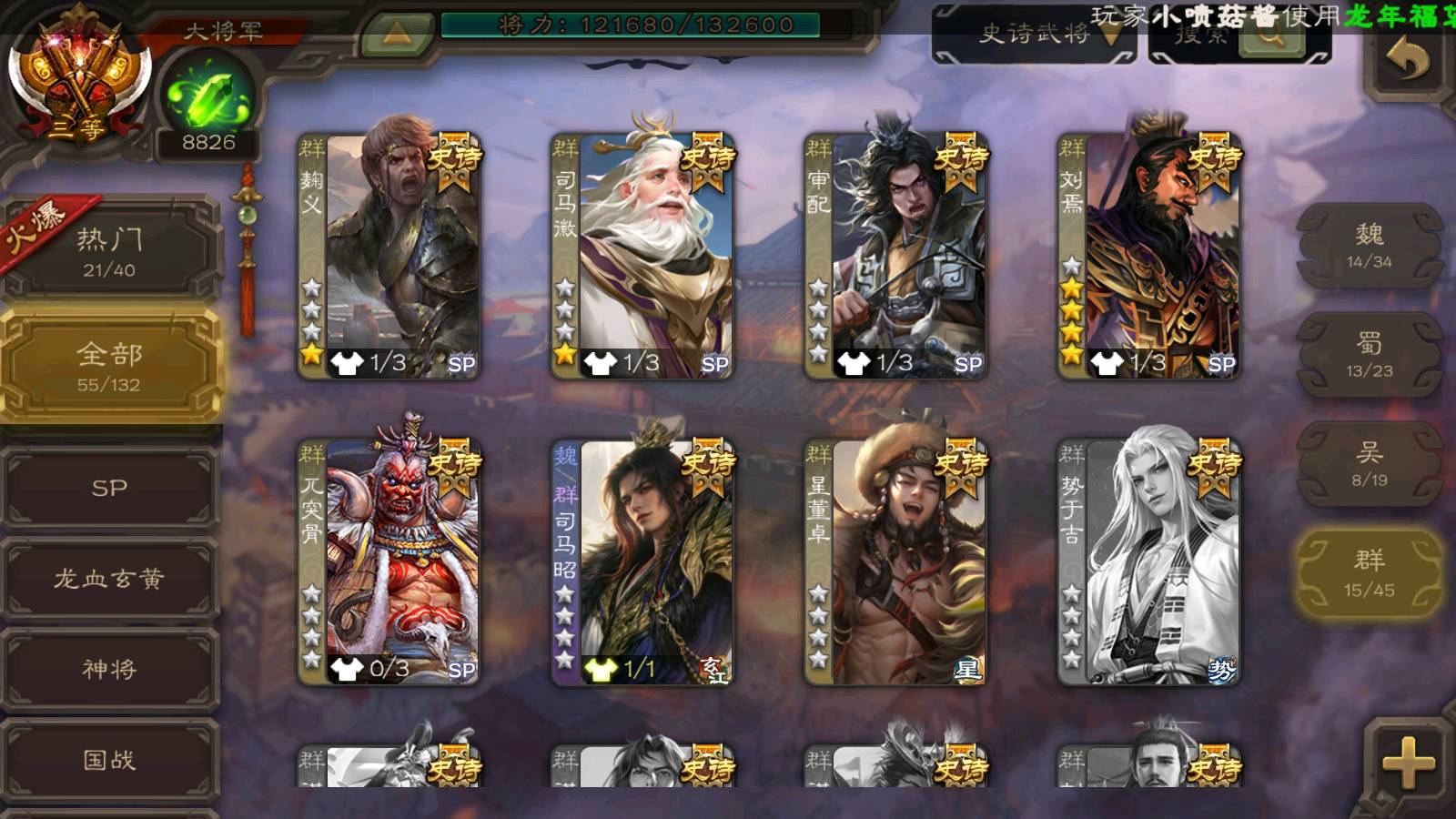This screenshot has height=819, width=1456.
Task: Select the 群 faction filter
Action: 1369,573
